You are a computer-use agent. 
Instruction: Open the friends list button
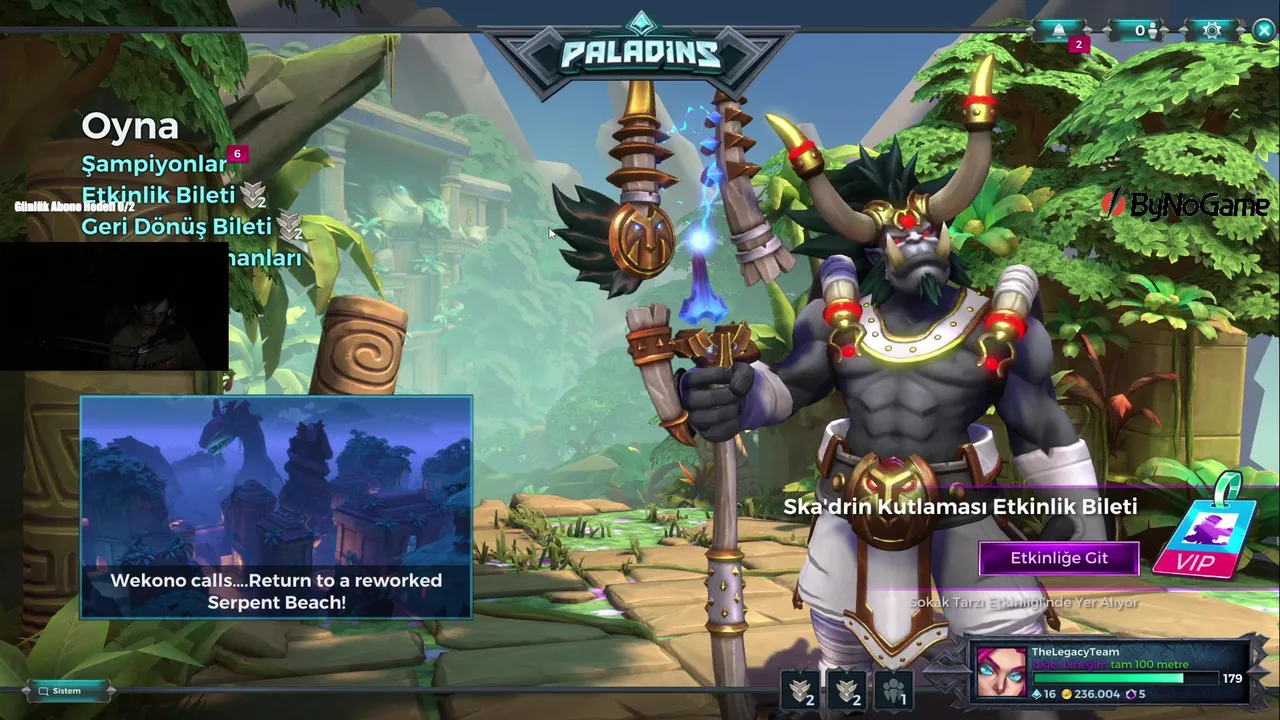(1141, 31)
